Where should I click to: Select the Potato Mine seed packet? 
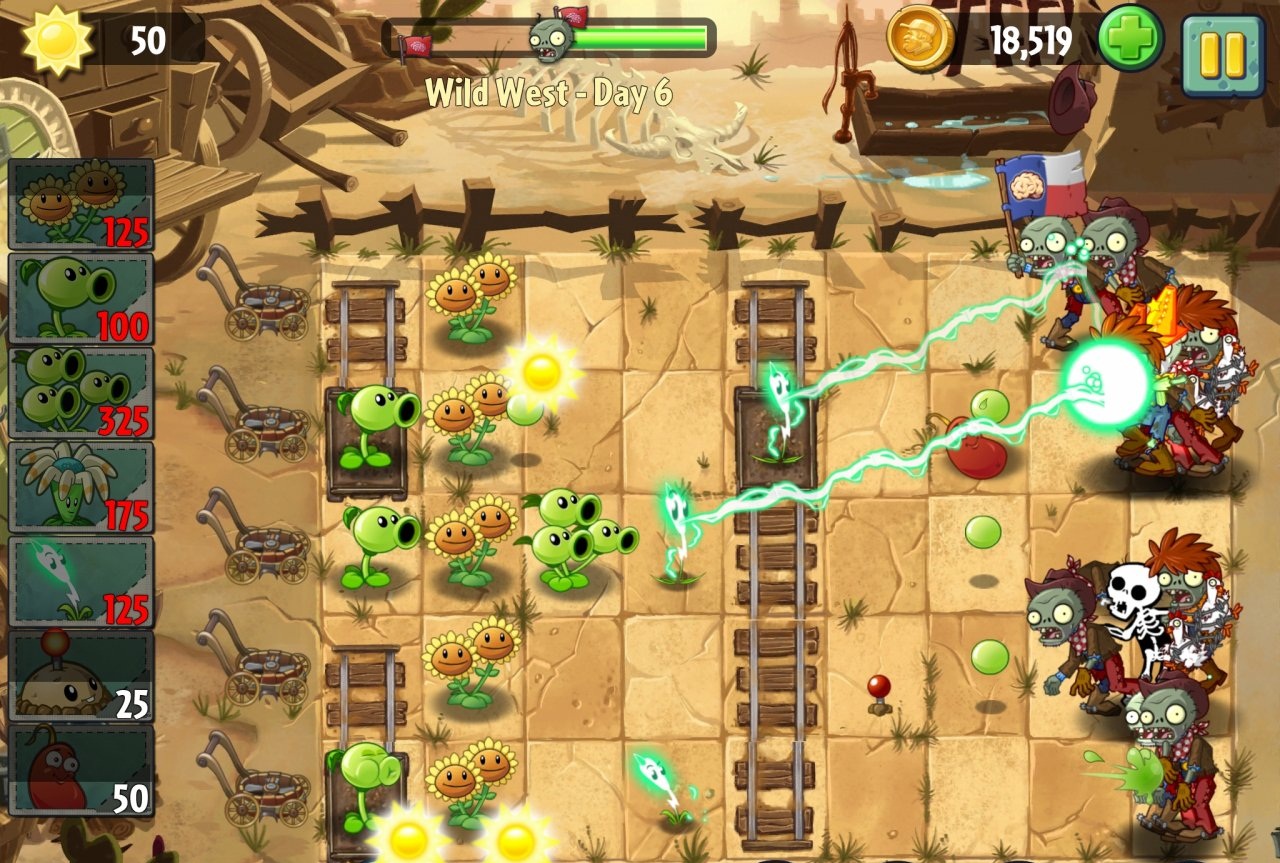pos(81,675)
